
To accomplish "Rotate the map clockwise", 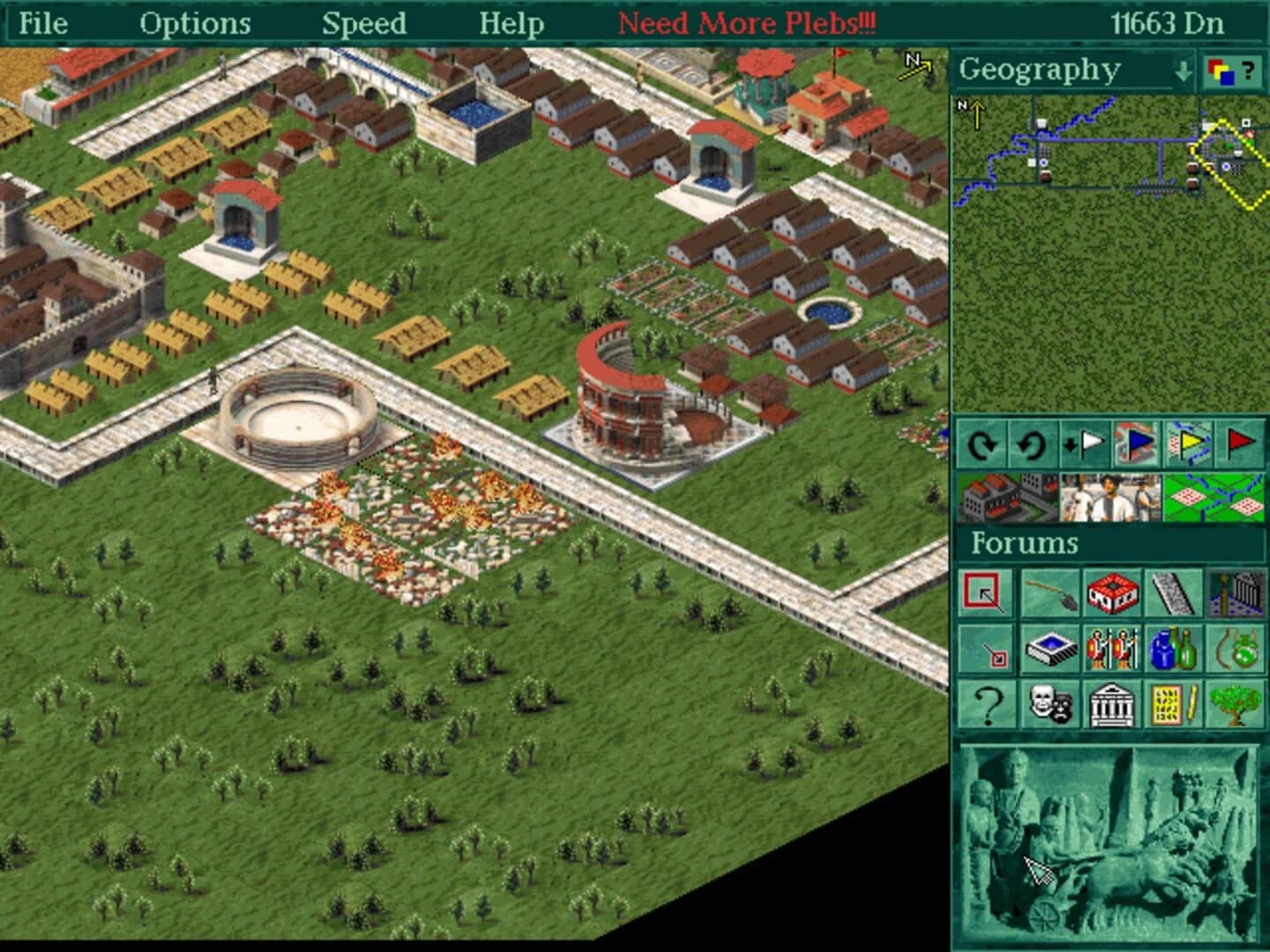I will (982, 445).
